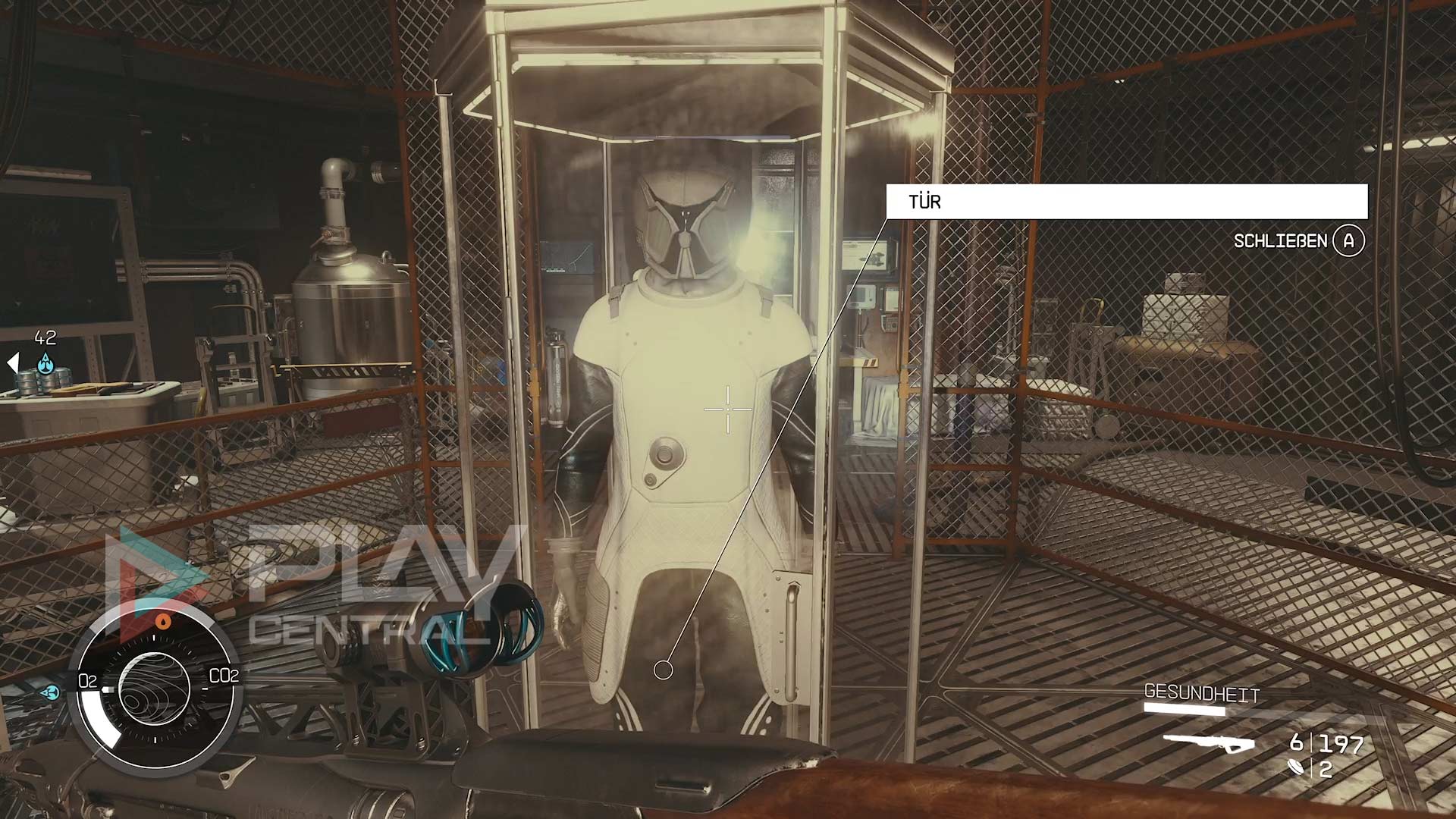The image size is (1456, 819).
Task: Click the blue objective marker icon
Action: pos(46,363)
